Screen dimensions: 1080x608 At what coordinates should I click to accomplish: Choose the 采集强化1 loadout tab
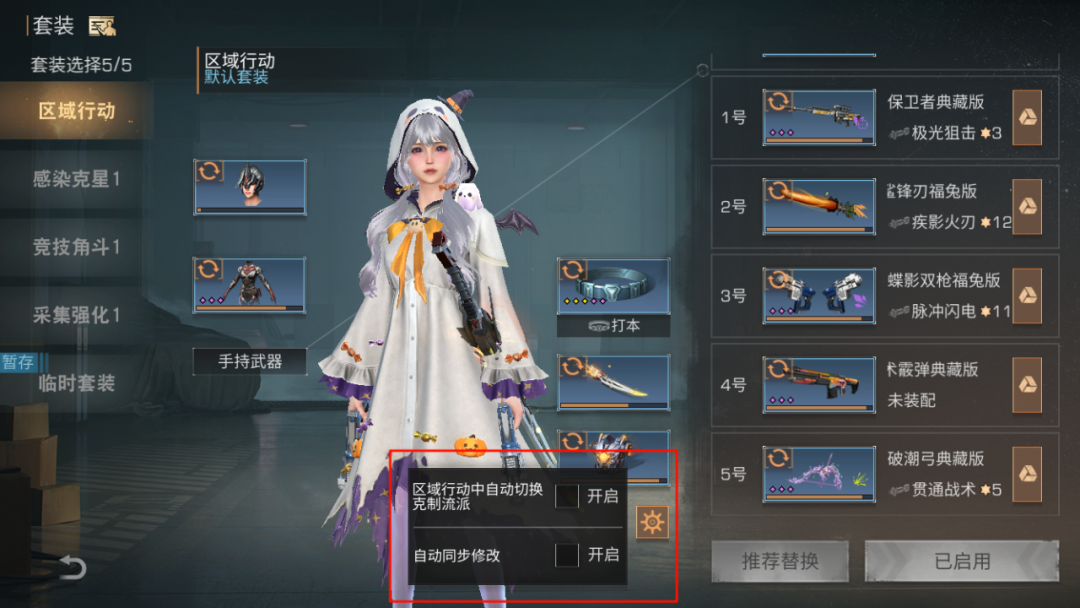(76, 315)
